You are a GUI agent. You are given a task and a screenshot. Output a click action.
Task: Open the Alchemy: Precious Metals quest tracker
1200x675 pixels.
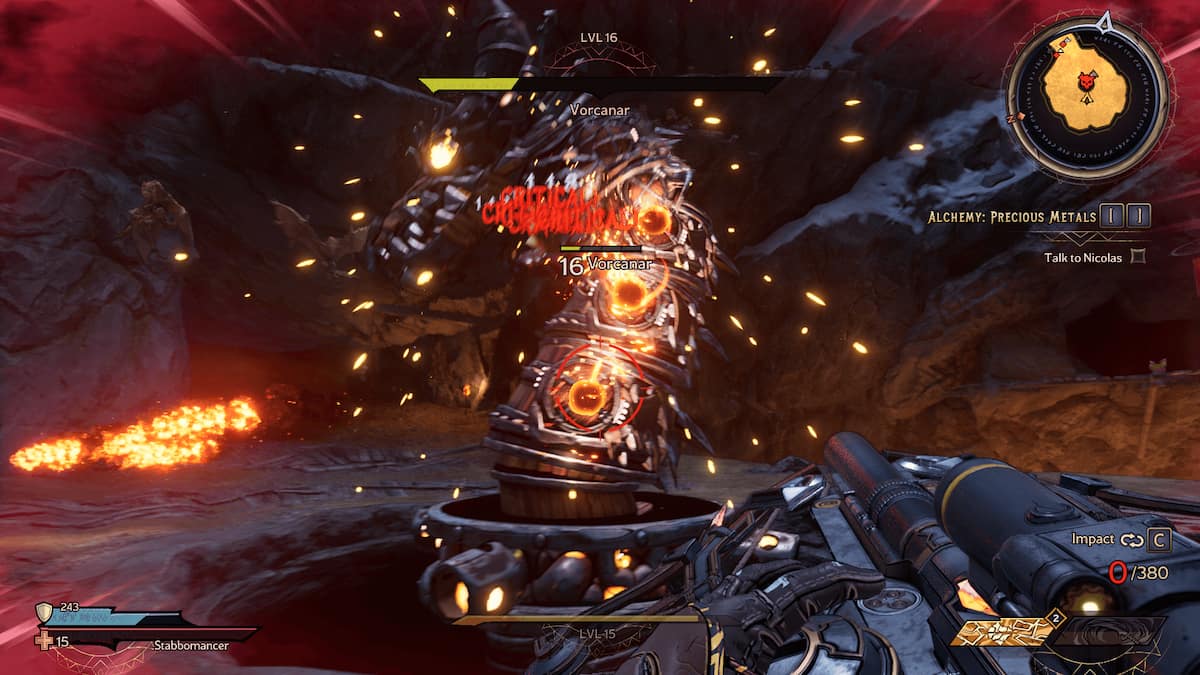1040,216
